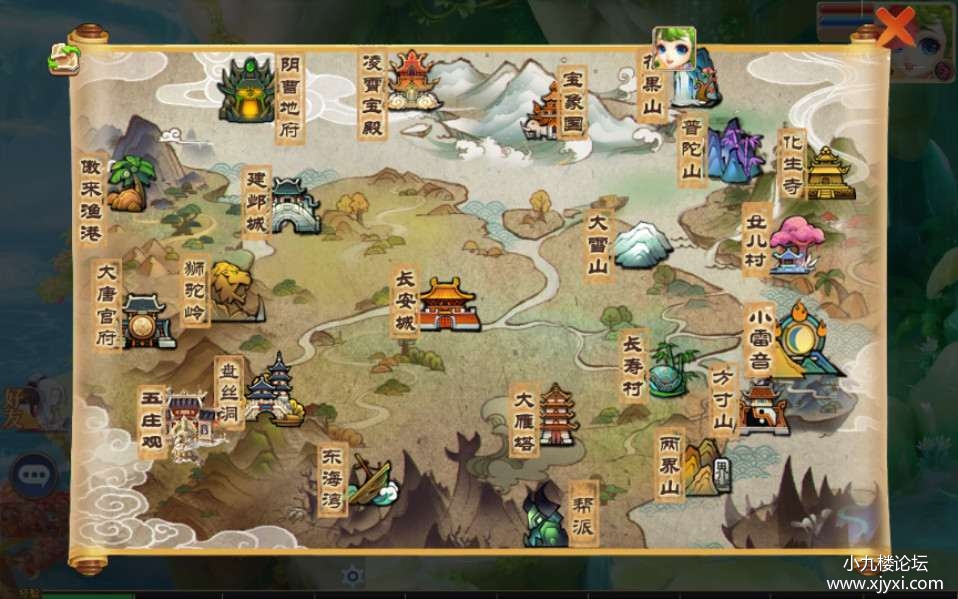Travel to 长安城 on the map
This screenshot has width=958, height=599.
[448, 304]
